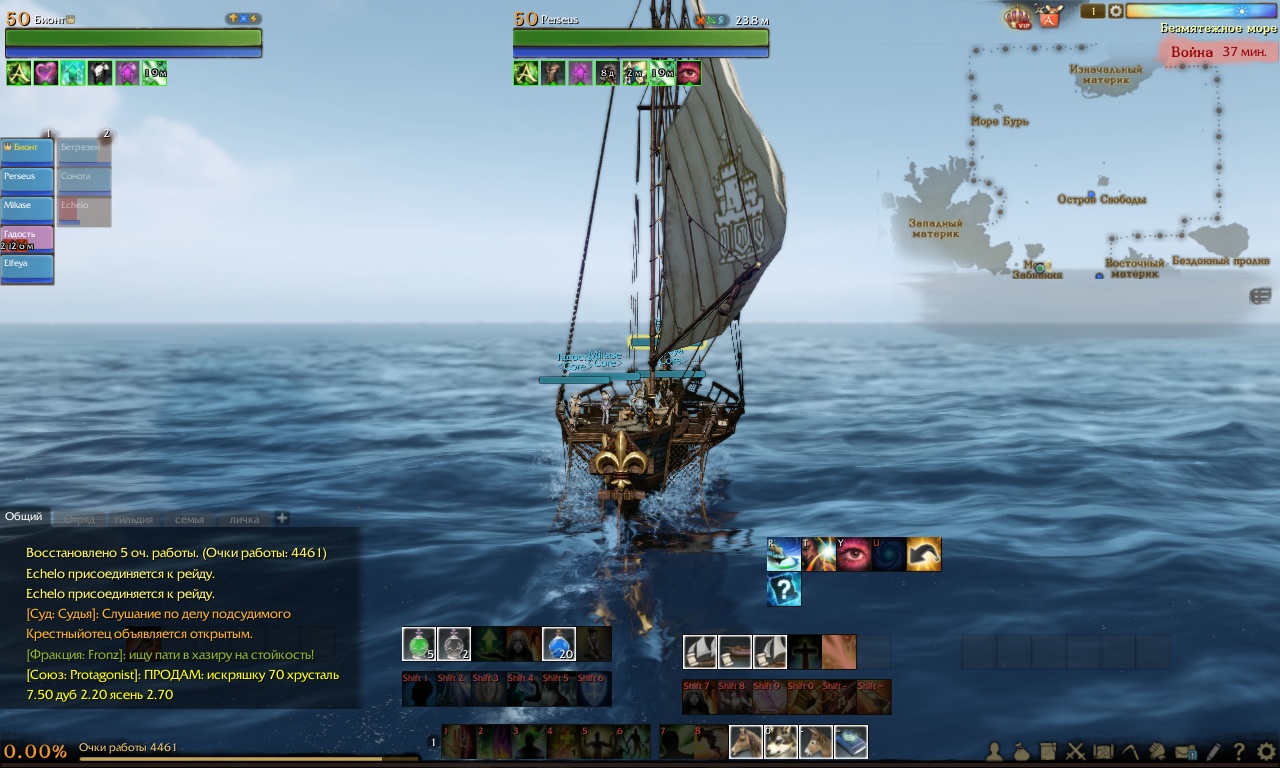Use the blue spellbook item slot

(851, 742)
